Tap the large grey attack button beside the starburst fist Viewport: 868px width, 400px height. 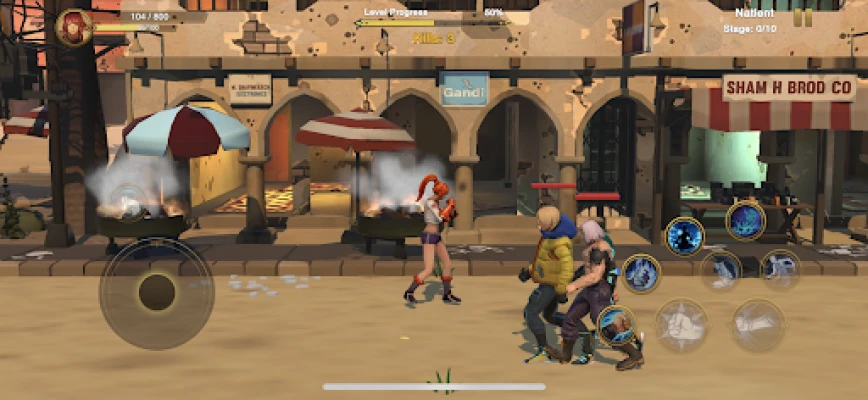coord(757,325)
